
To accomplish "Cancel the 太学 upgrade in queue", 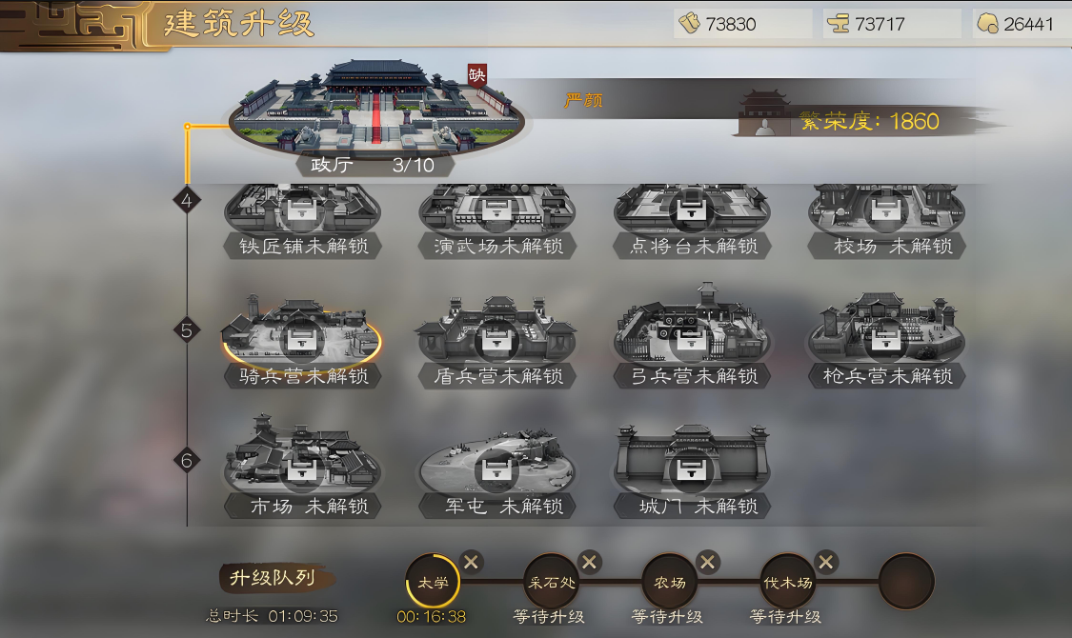I will (472, 562).
